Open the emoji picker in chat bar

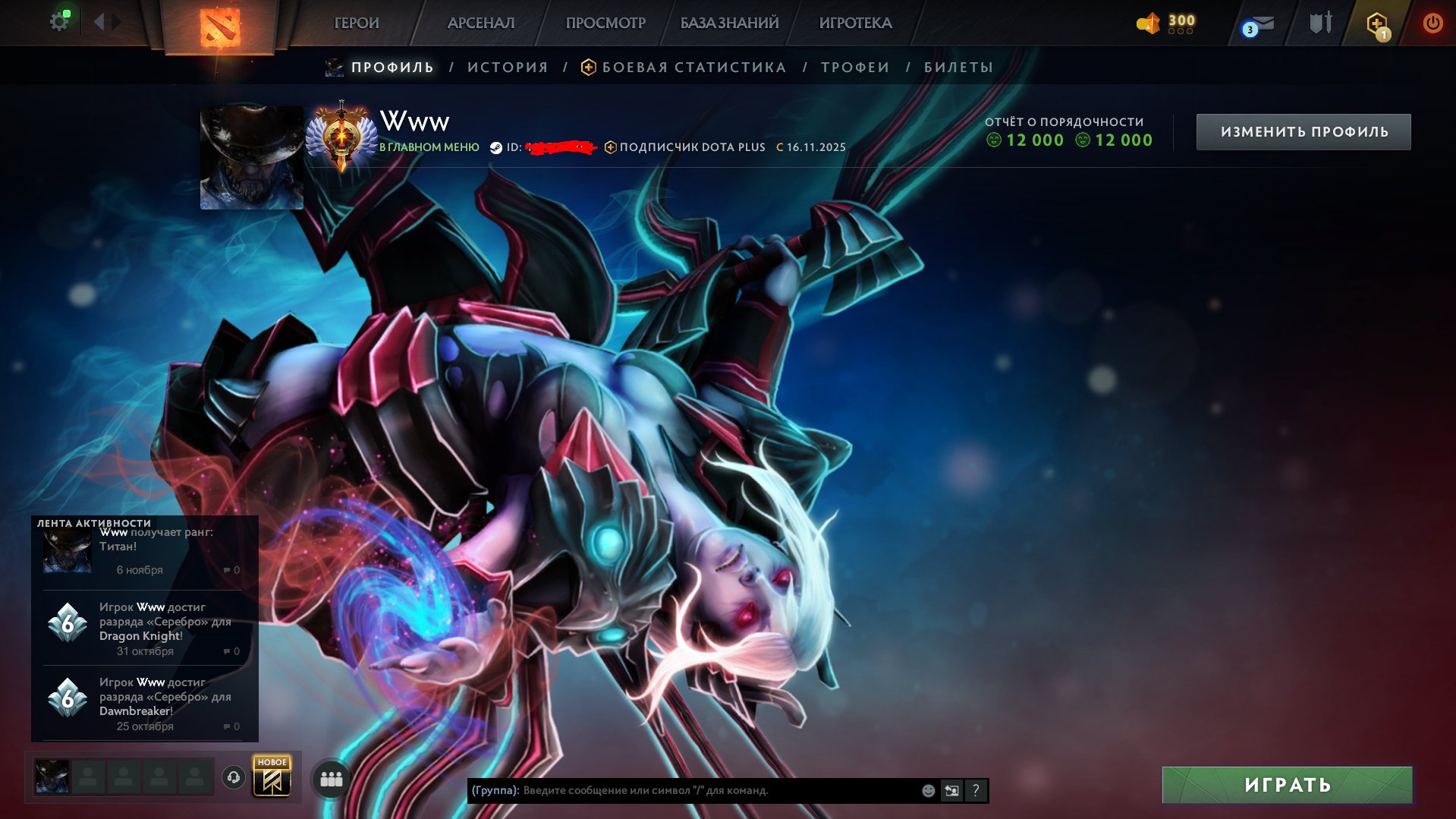click(928, 790)
